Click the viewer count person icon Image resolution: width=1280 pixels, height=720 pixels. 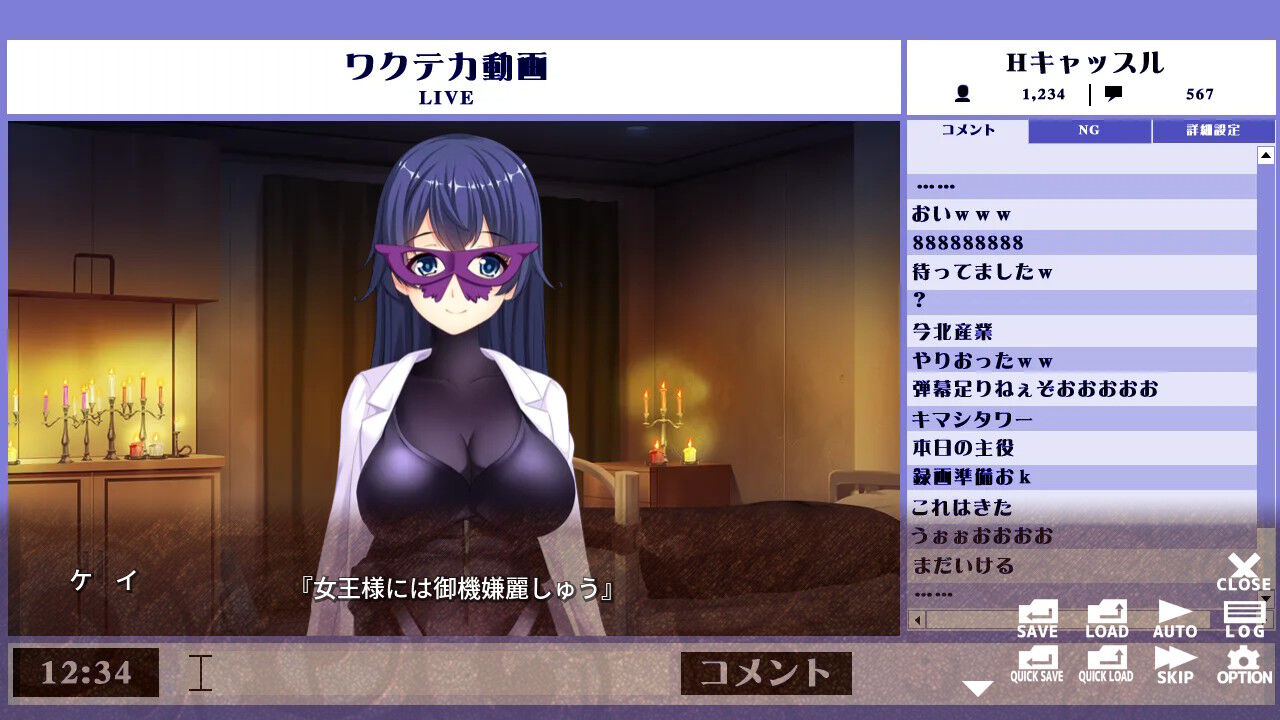coord(962,95)
